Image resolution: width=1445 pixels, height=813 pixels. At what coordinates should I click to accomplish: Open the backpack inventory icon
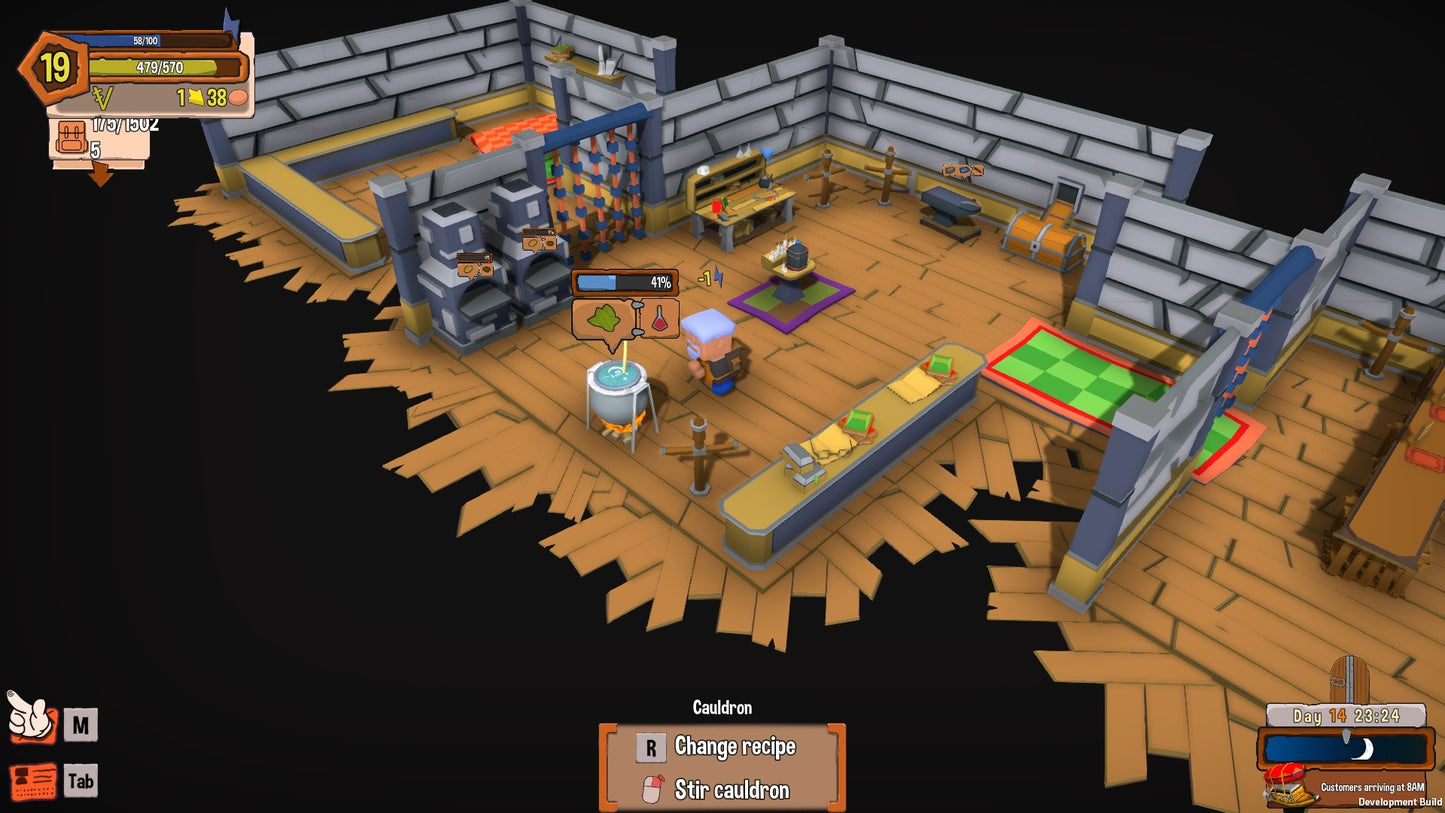click(71, 138)
